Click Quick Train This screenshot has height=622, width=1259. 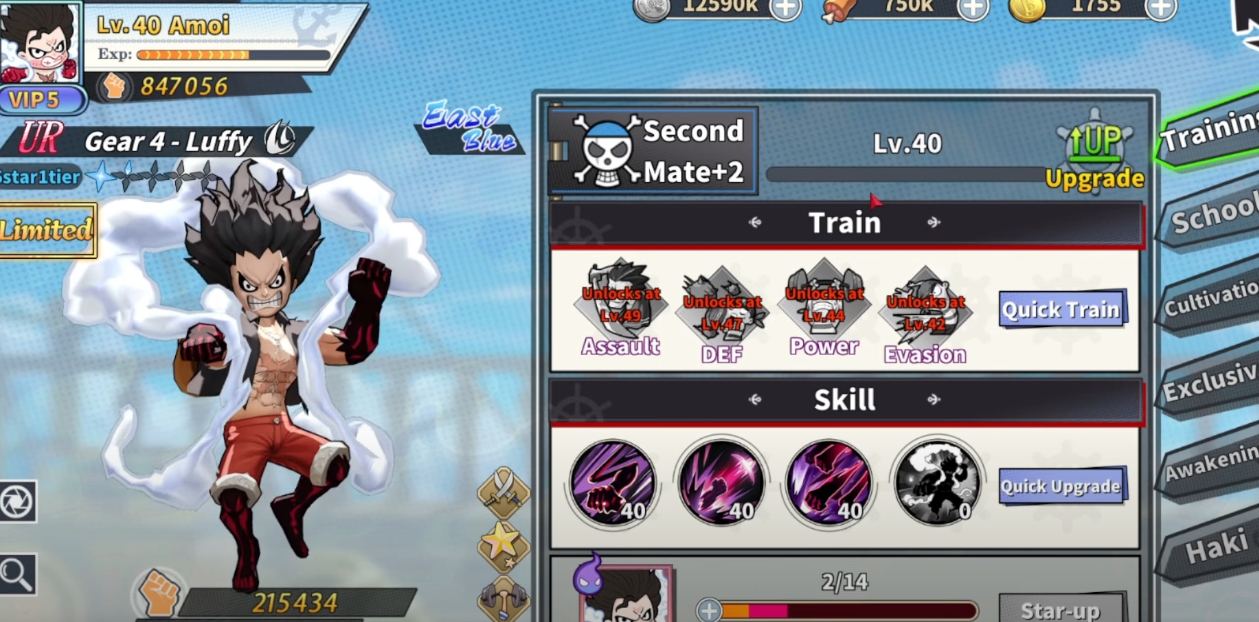(1062, 309)
